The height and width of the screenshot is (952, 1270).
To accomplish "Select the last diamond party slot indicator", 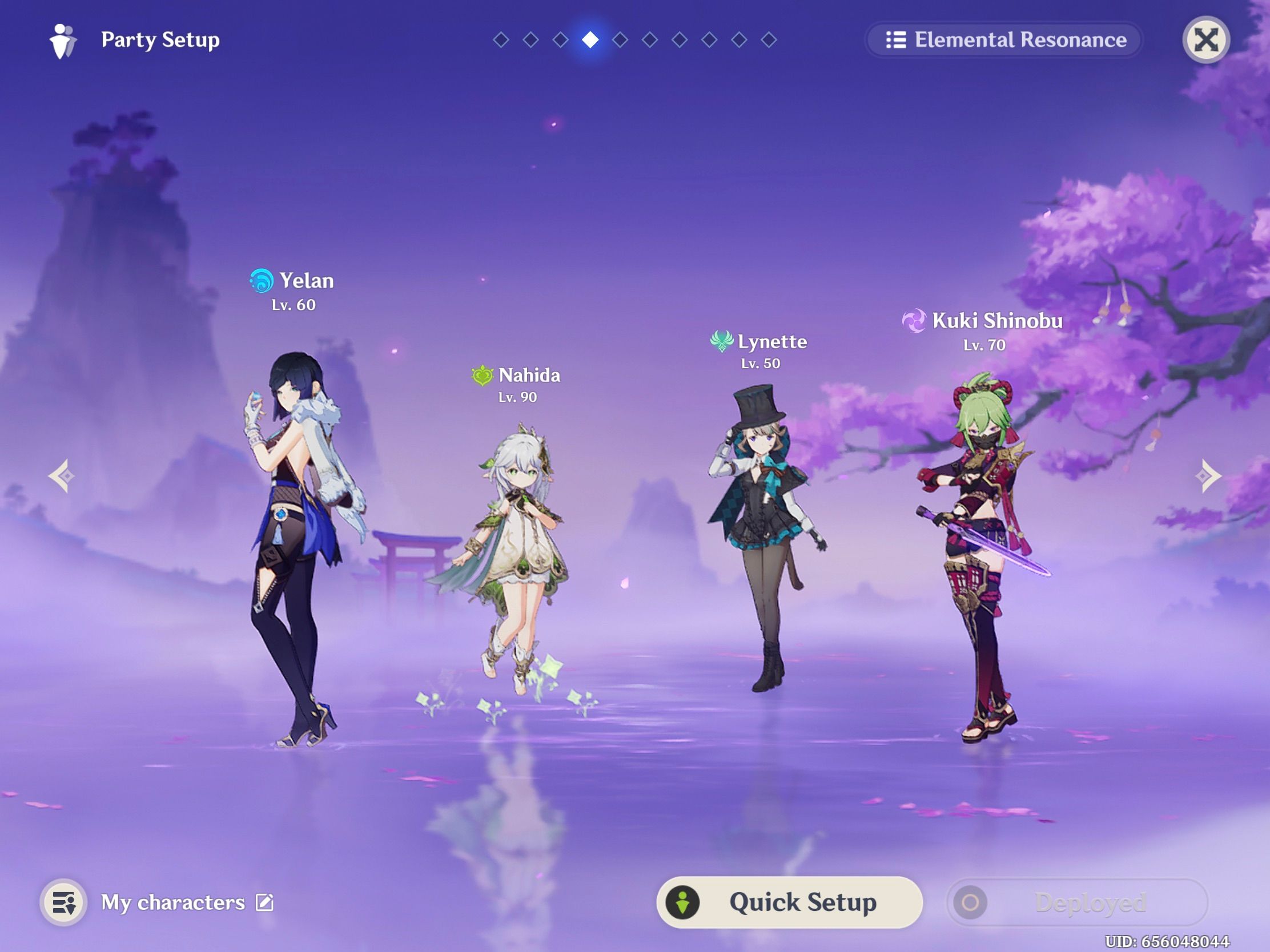I will coord(766,40).
